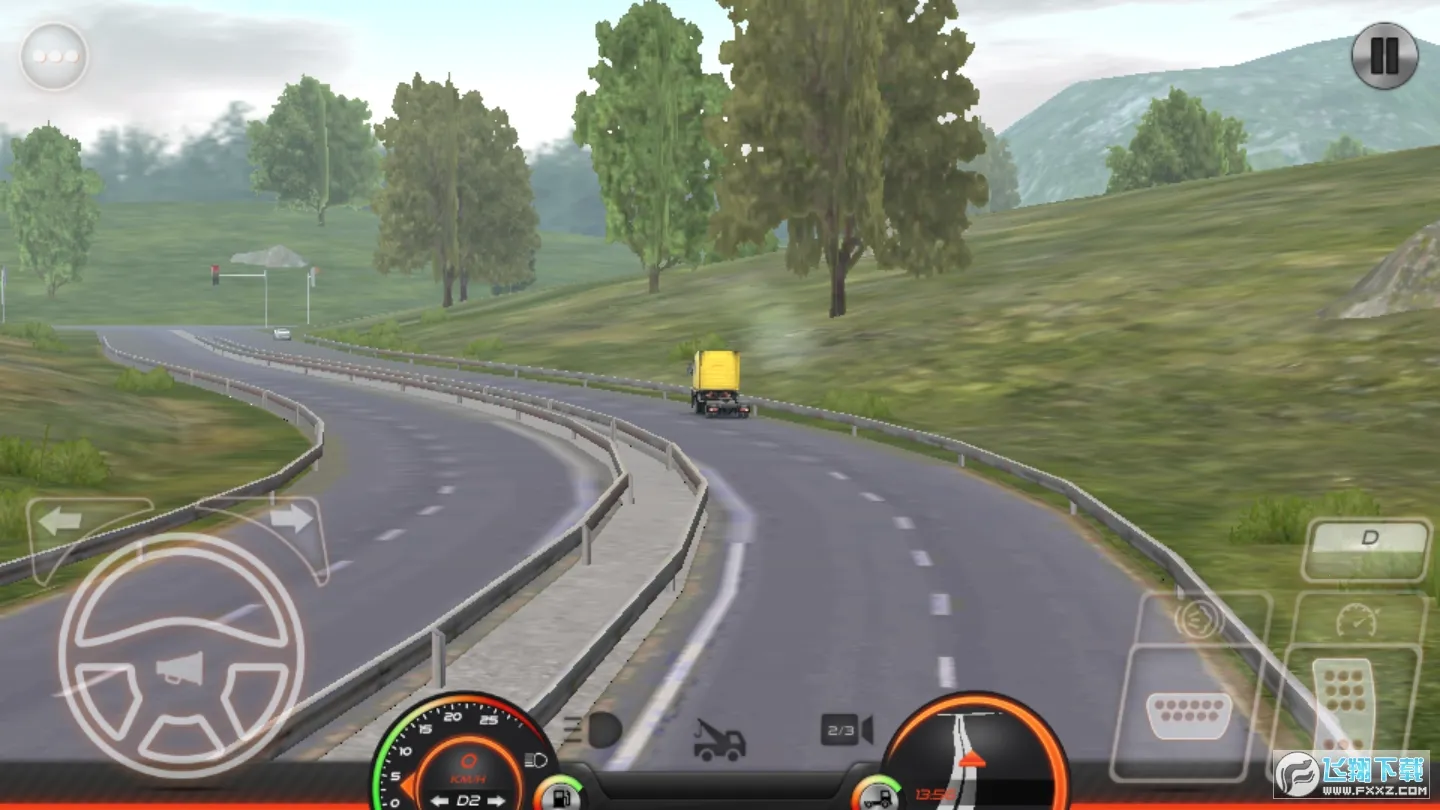Activate the left turn signal arrow
The image size is (1440, 810).
tap(61, 520)
